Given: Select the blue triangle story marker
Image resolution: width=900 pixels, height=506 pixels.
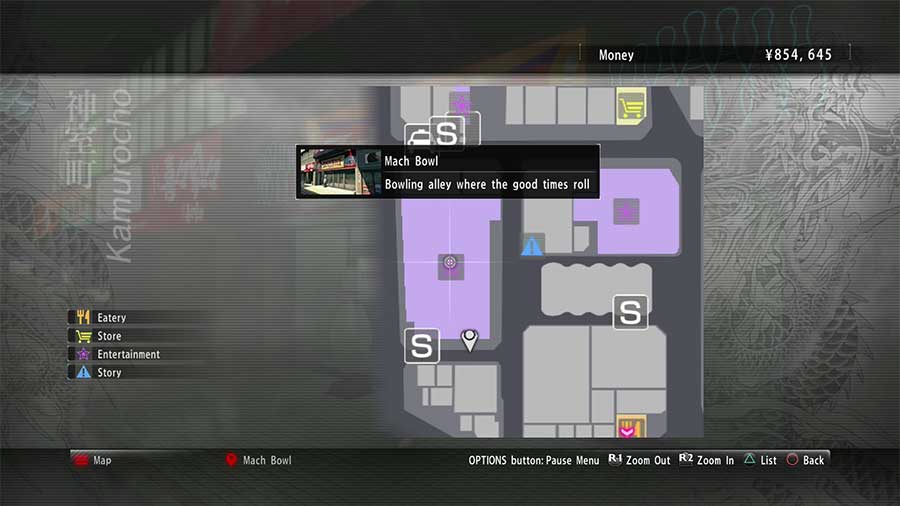Looking at the screenshot, I should click(x=532, y=246).
